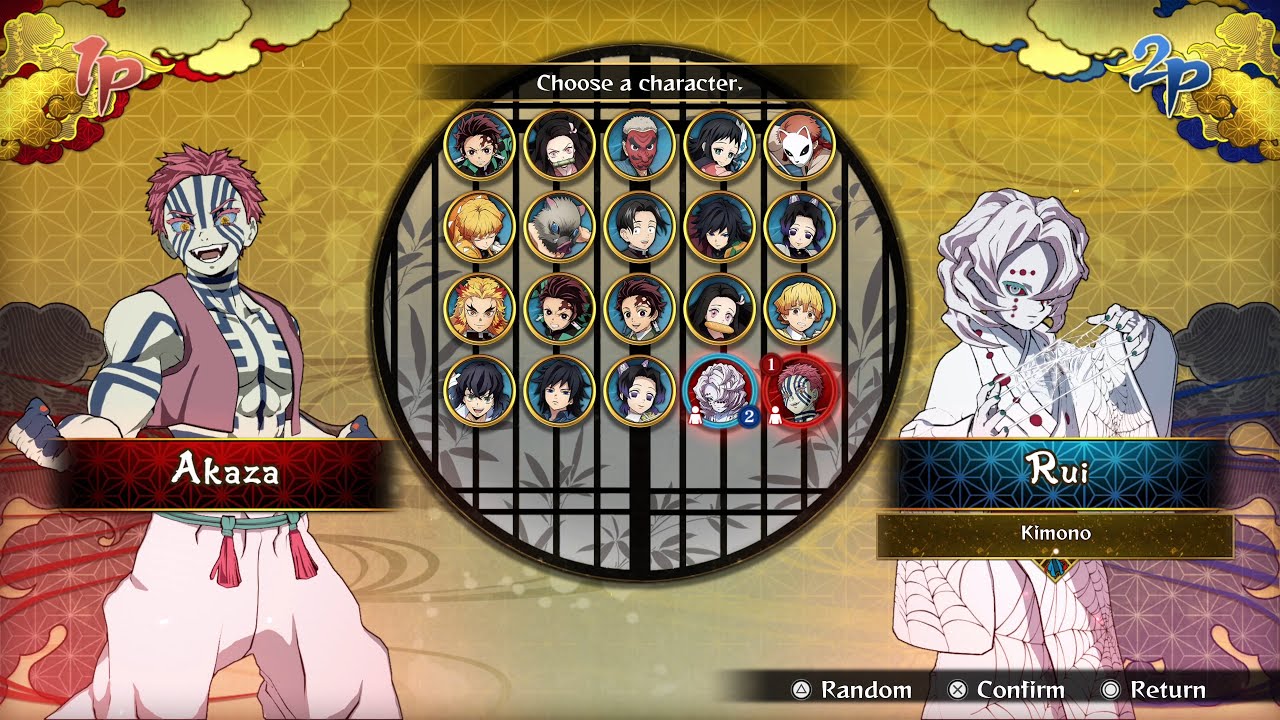Click the Kimono costume label under Rui

click(1055, 534)
